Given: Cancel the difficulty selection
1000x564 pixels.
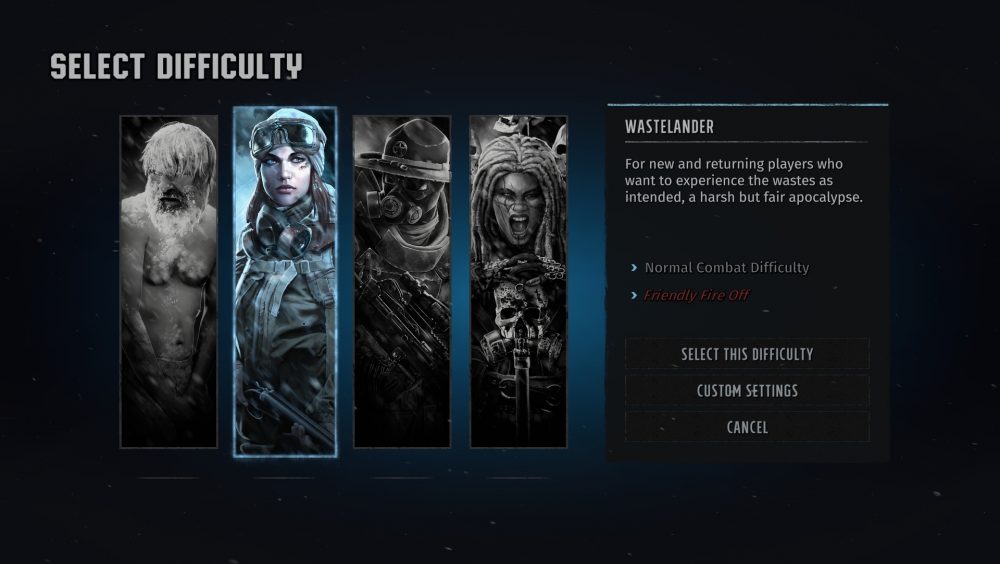Looking at the screenshot, I should (x=747, y=427).
